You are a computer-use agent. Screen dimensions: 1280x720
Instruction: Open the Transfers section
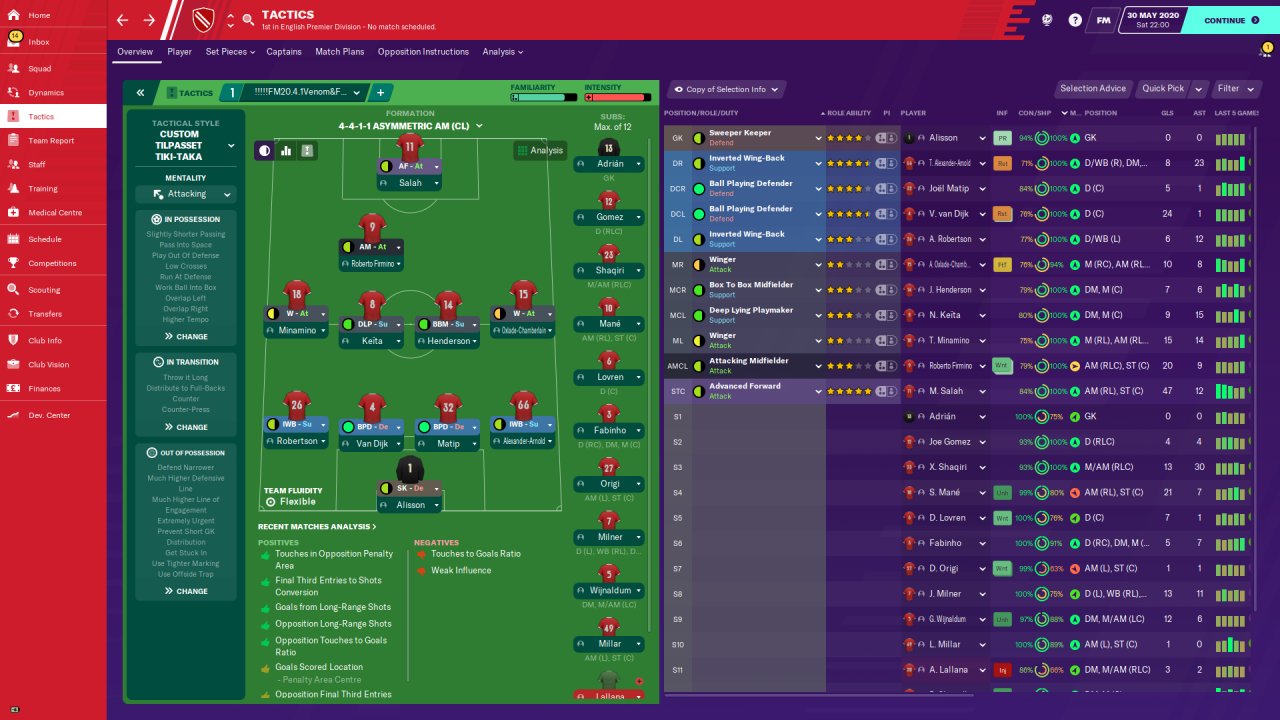pyautogui.click(x=45, y=314)
